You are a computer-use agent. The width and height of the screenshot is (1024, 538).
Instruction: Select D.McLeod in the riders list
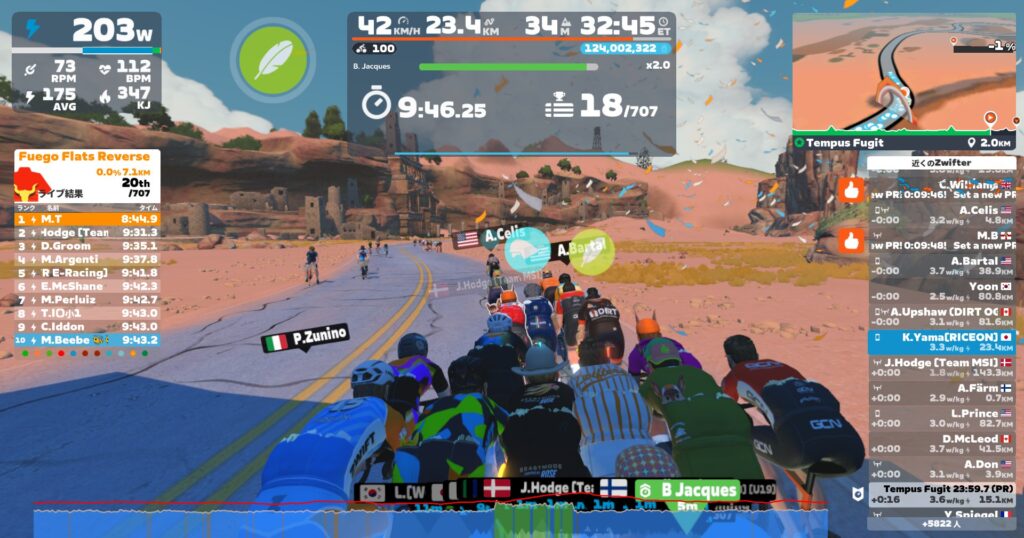tap(941, 443)
